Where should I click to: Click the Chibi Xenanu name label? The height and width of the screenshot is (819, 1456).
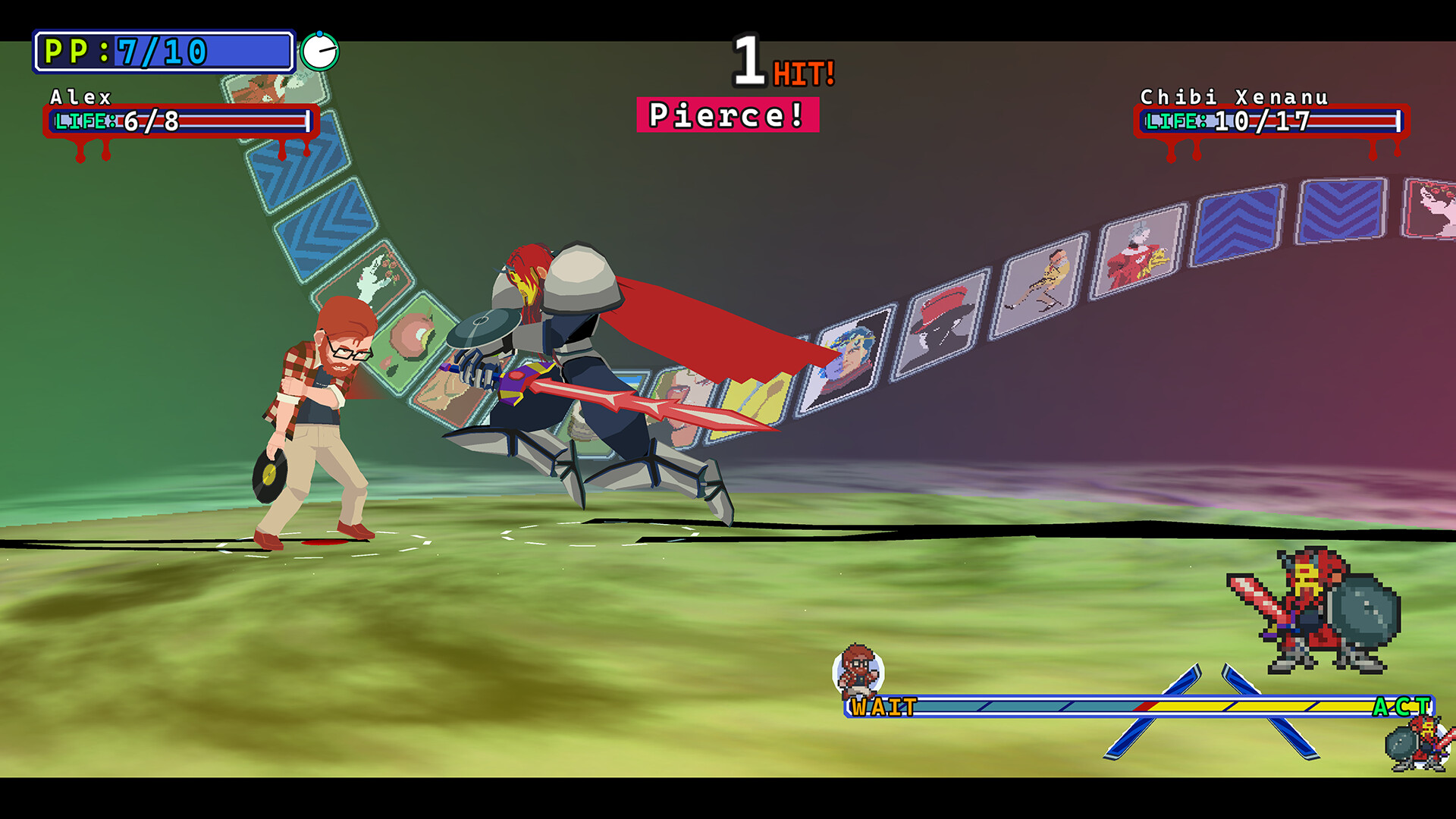click(x=1234, y=98)
